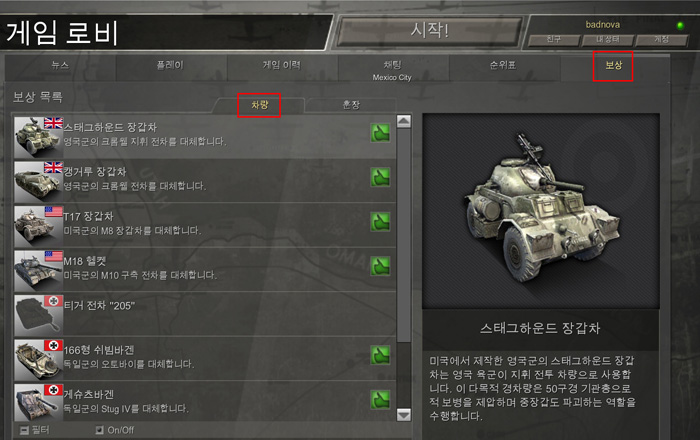This screenshot has height=440, width=700.
Task: Click the reward list scroll-down arrow
Action: 404,414
